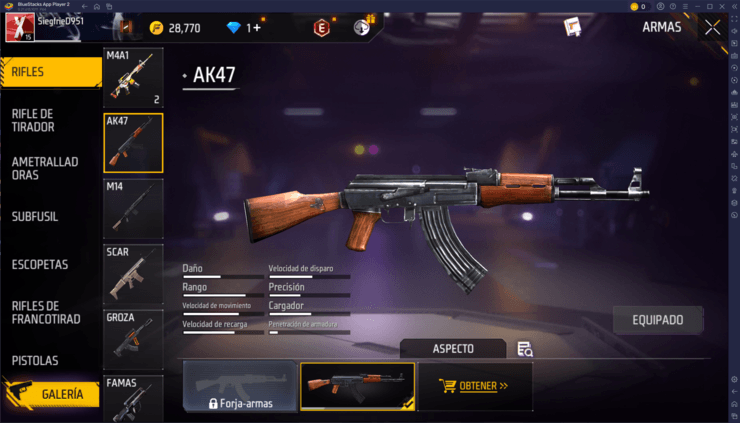Screen dimensions: 740x423
Task: Close the ARMAS screen with X
Action: click(712, 28)
